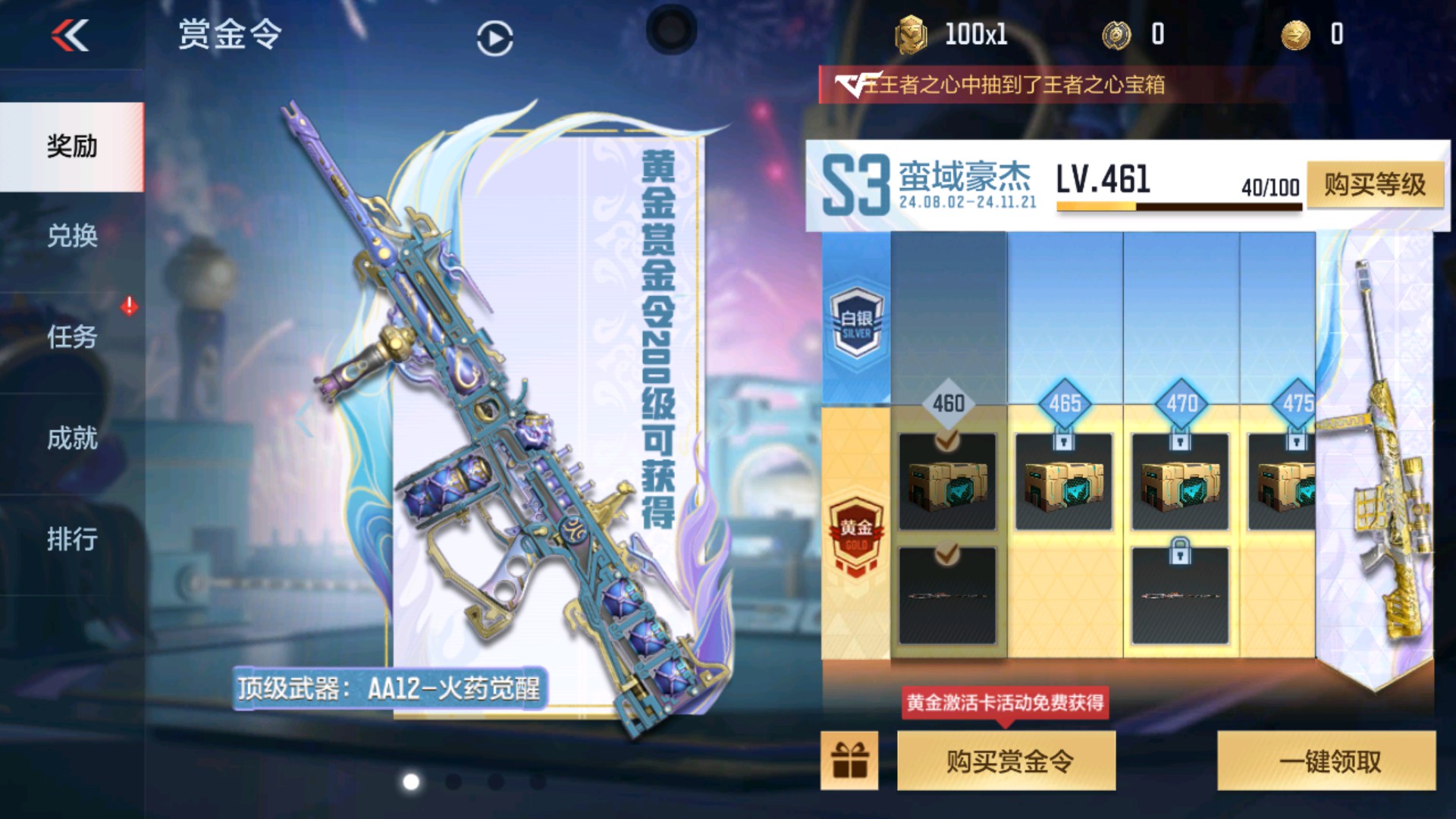This screenshot has width=1456, height=819.
Task: Open the gold pass badge showing 100x1
Action: point(907,33)
